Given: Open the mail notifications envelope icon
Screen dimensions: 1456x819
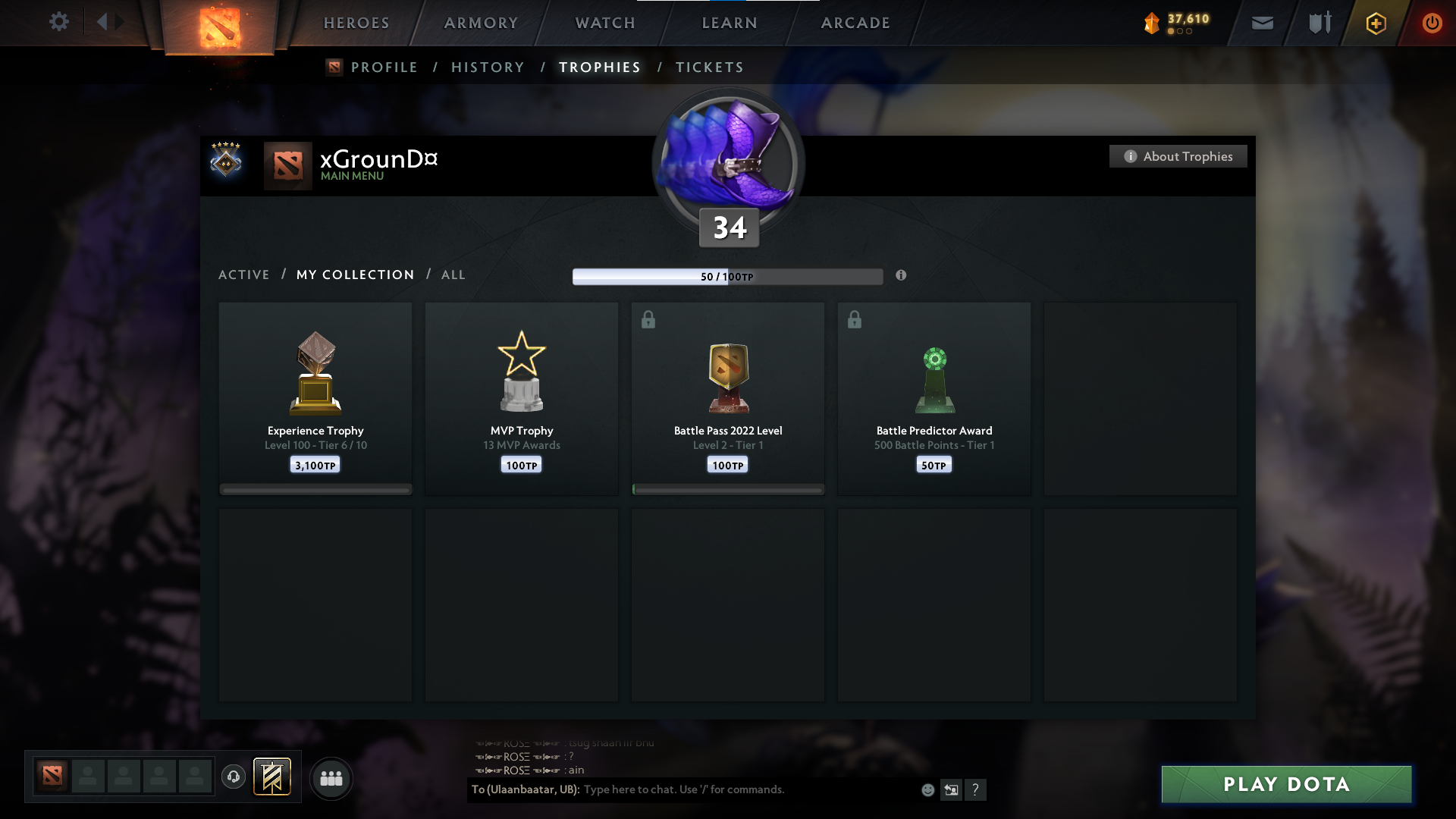Looking at the screenshot, I should (1263, 23).
